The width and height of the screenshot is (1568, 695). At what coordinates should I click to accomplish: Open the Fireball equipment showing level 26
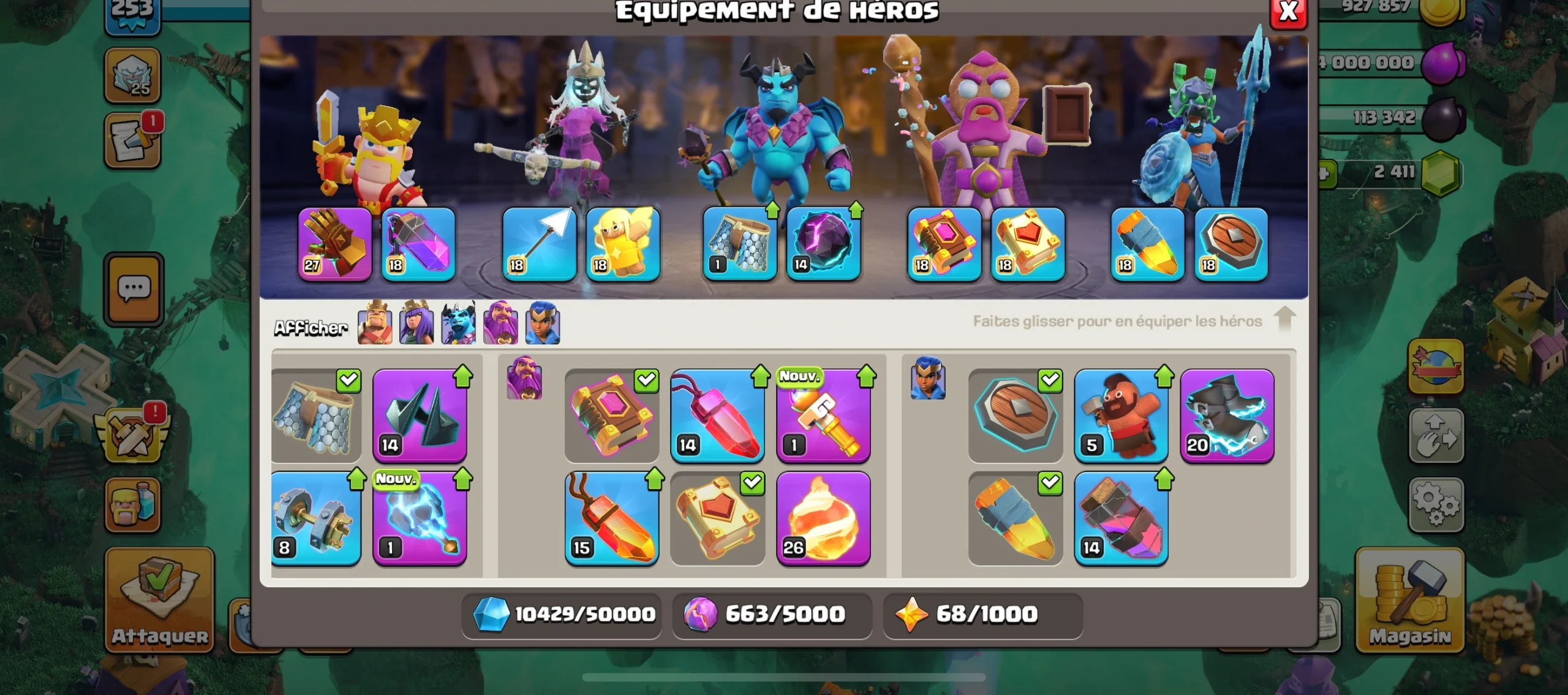click(824, 518)
